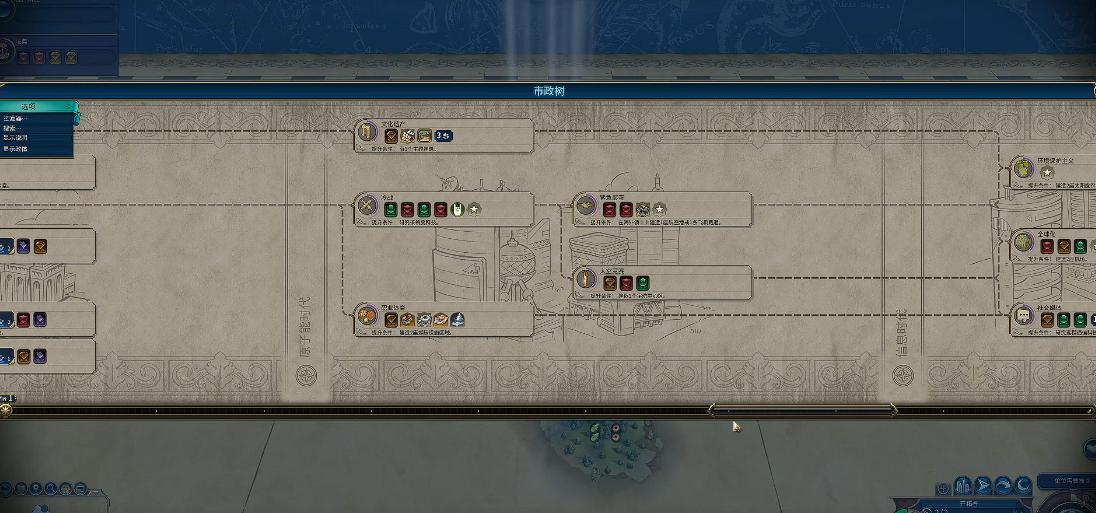Open the 选项 options dropdown header
1096x513 pixels.
click(37, 105)
